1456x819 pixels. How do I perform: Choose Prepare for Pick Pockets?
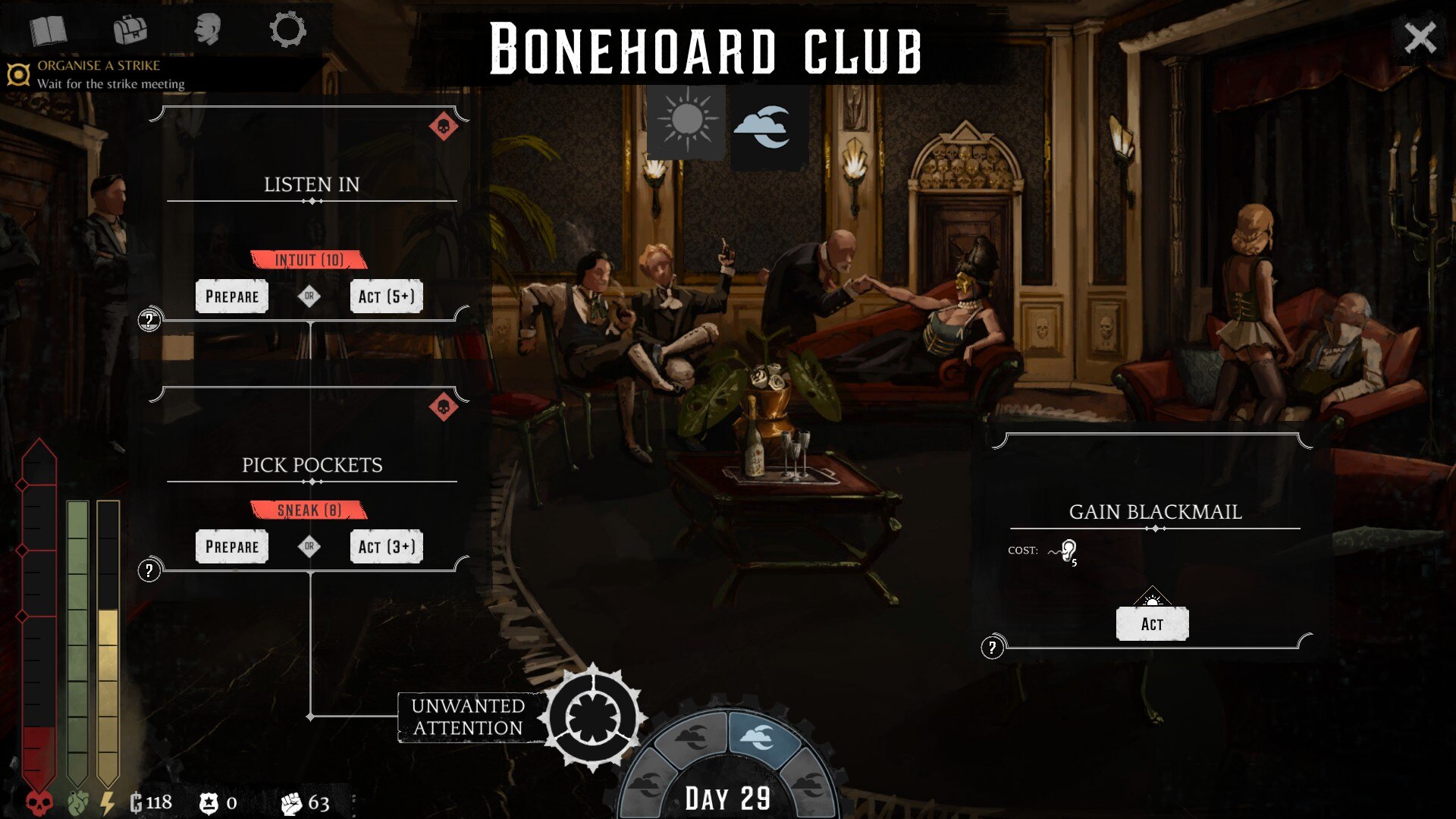(x=232, y=547)
